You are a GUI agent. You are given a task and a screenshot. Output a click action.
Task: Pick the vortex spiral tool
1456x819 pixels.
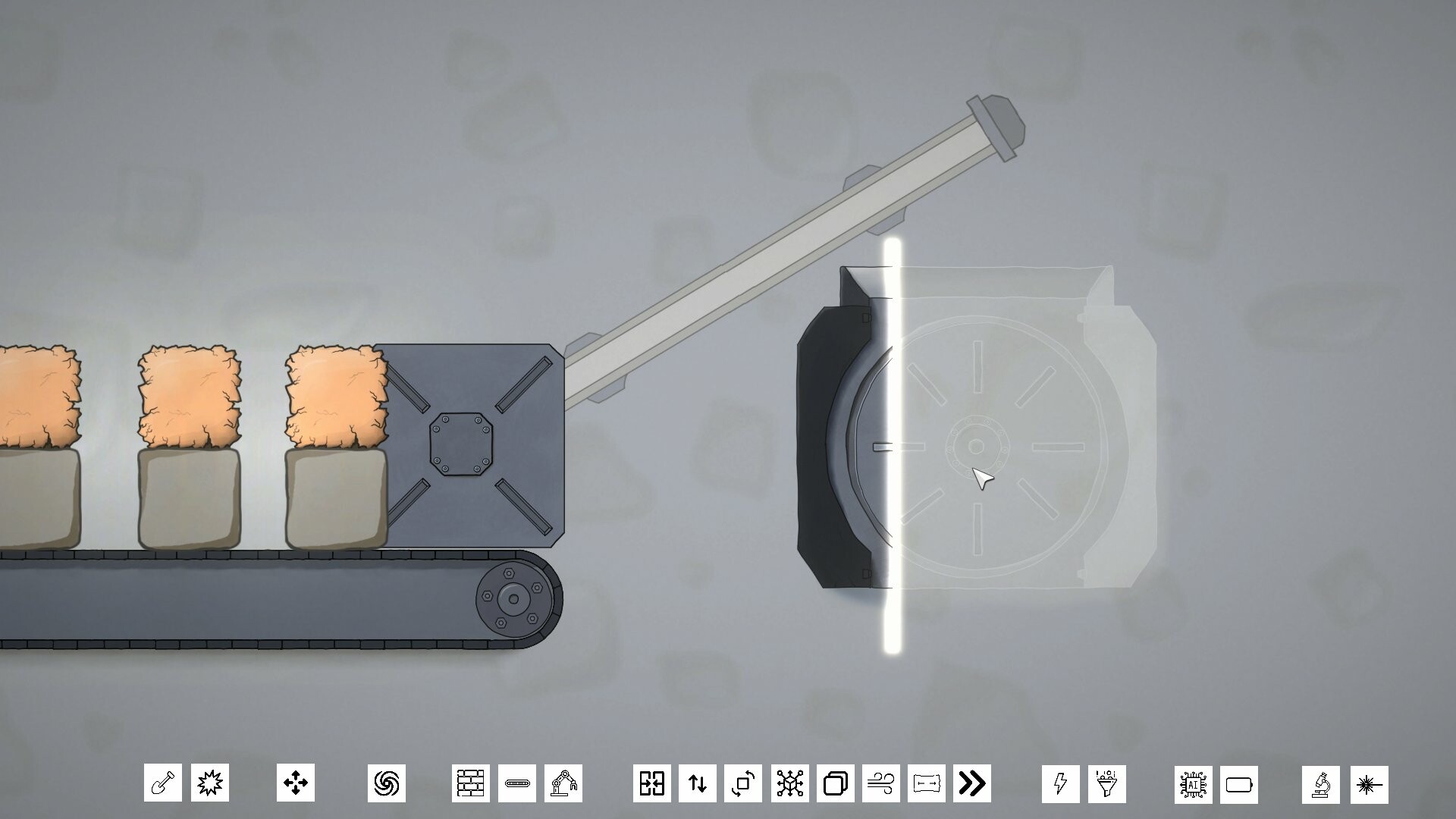coord(388,783)
